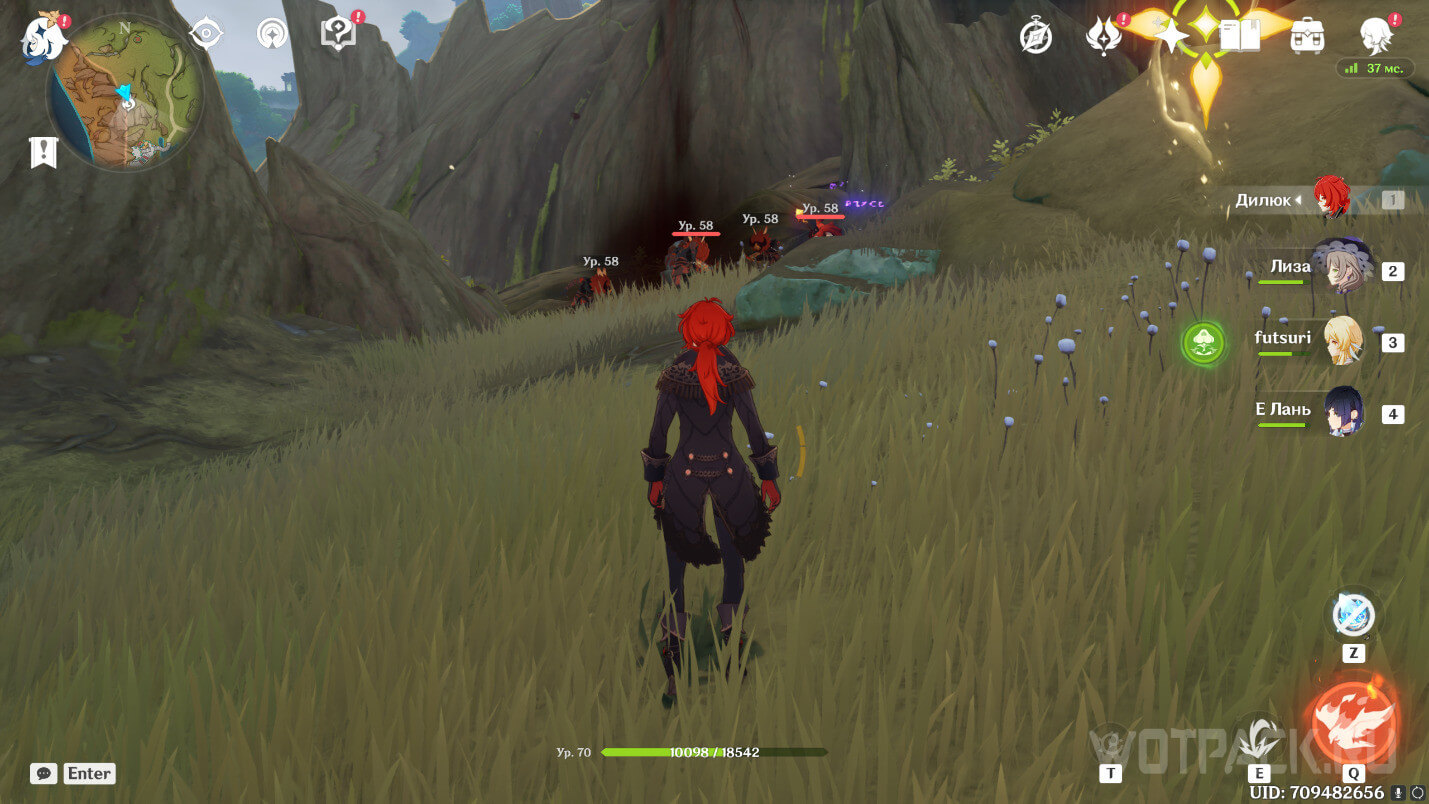The image size is (1429, 804).
Task: Open the battle pass icon
Action: tap(1102, 36)
